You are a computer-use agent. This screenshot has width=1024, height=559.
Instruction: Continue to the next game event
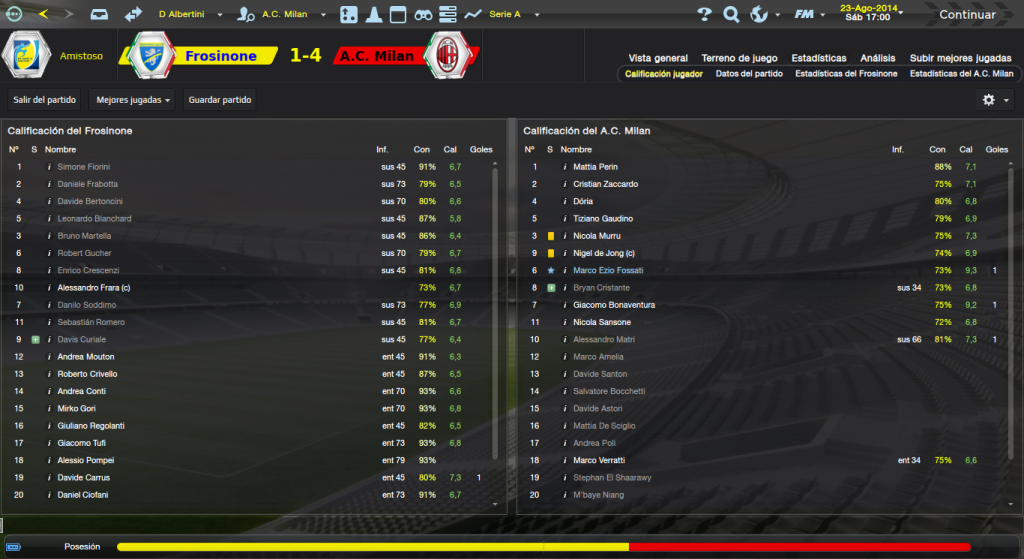966,15
